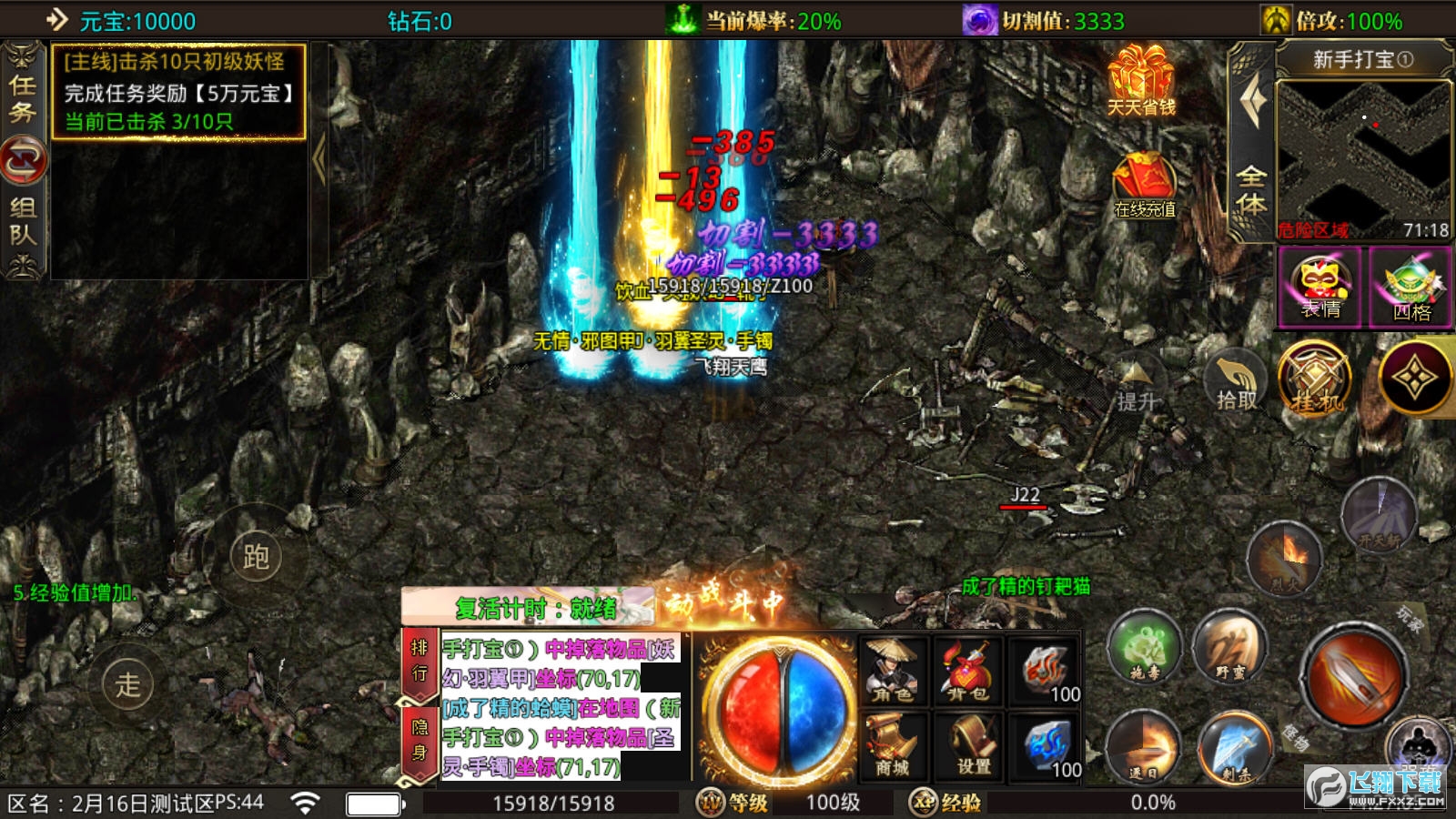The image size is (1456, 819).
Task: Use the red rune stone item
Action: click(1046, 672)
